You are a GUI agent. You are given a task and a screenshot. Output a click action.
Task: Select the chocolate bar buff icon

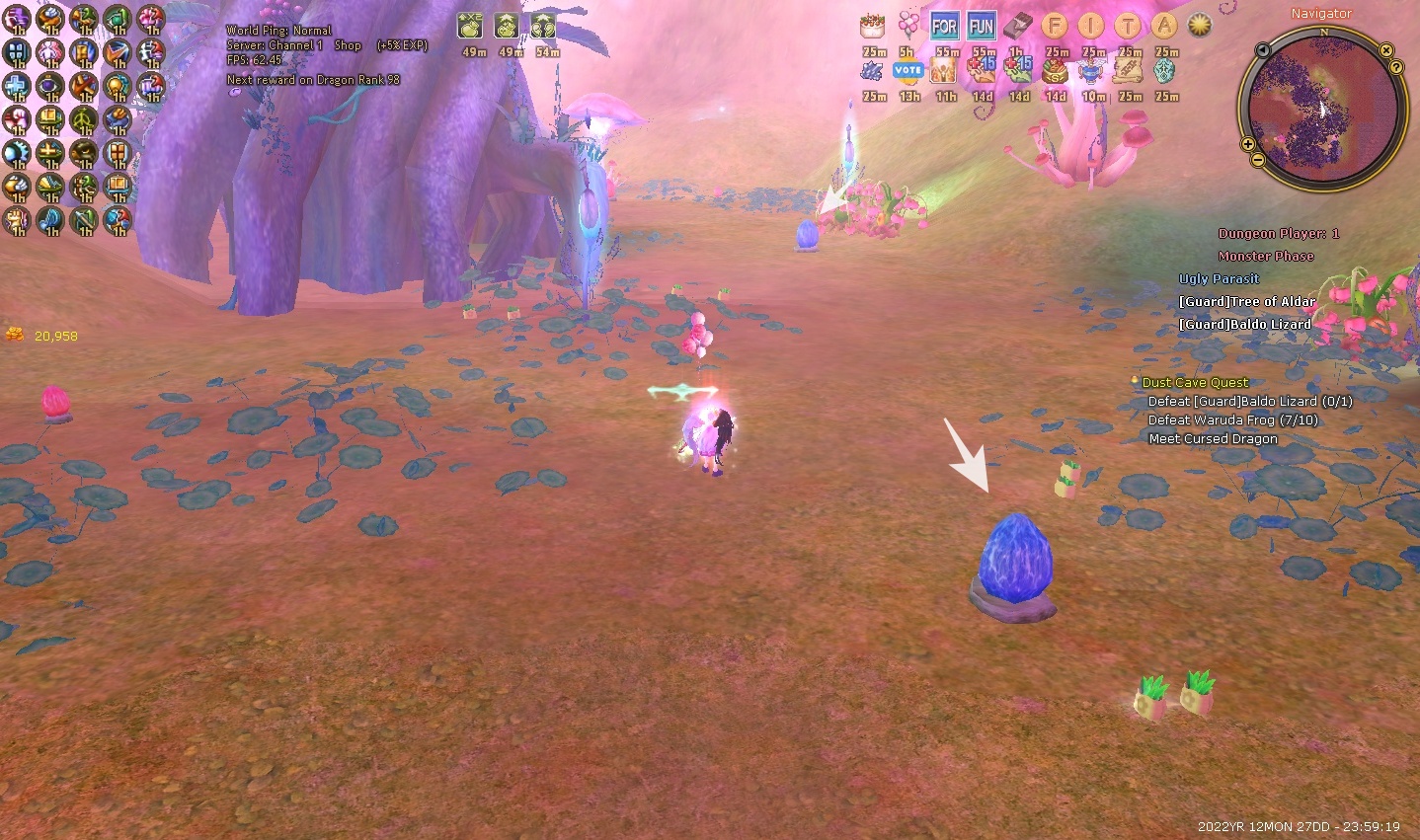pyautogui.click(x=1018, y=27)
